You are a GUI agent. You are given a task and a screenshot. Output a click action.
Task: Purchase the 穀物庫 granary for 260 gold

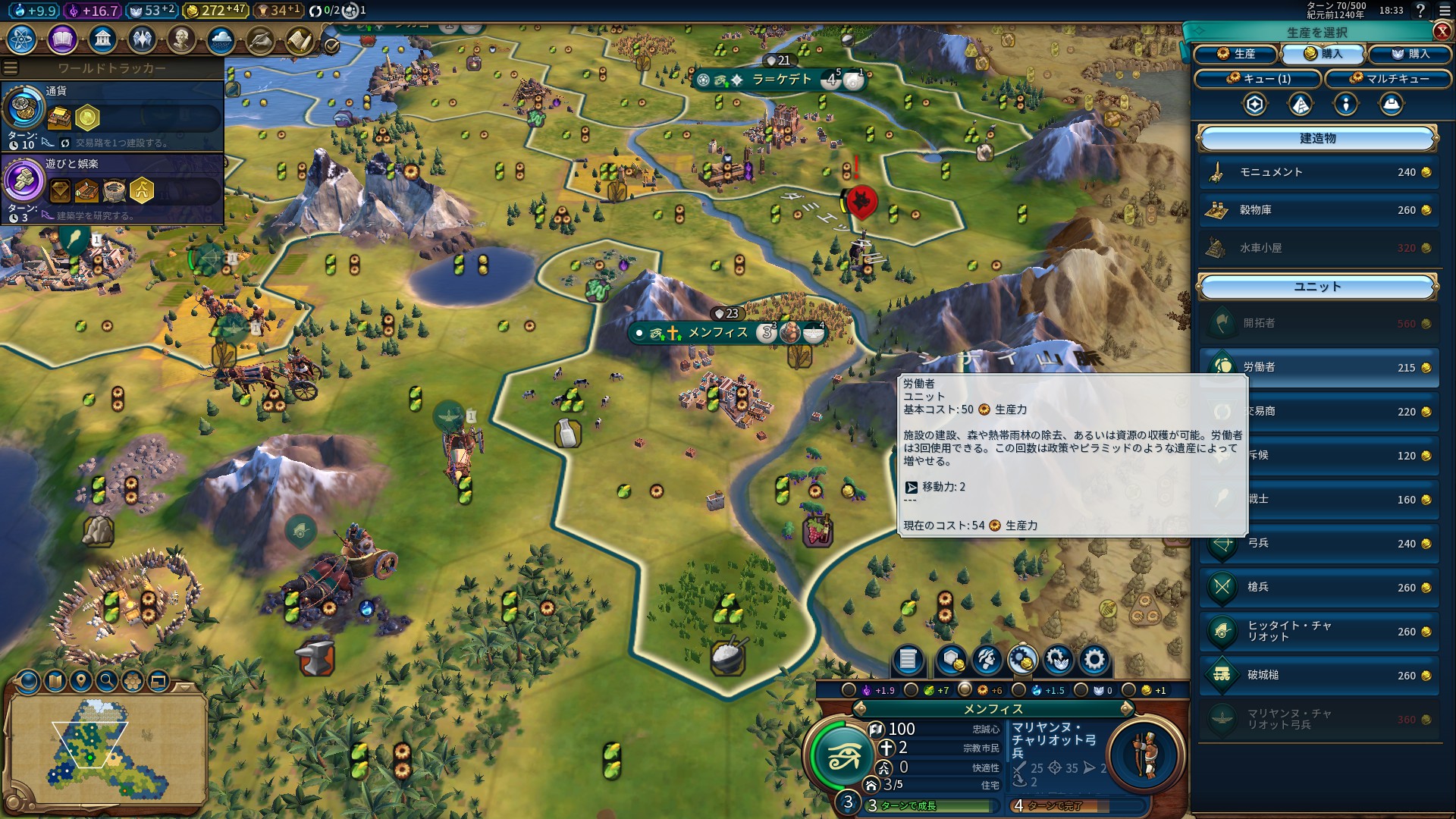(1318, 210)
